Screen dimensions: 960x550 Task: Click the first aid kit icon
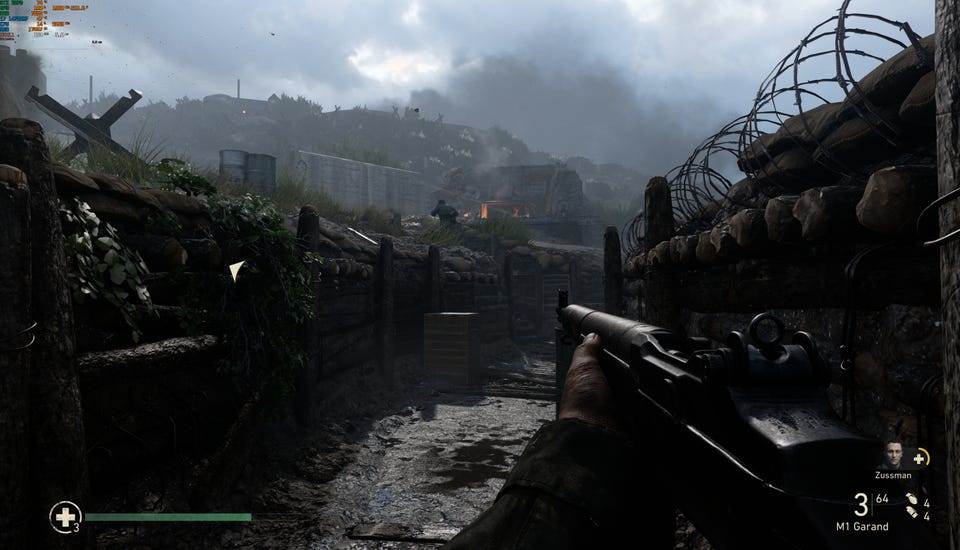coord(65,517)
